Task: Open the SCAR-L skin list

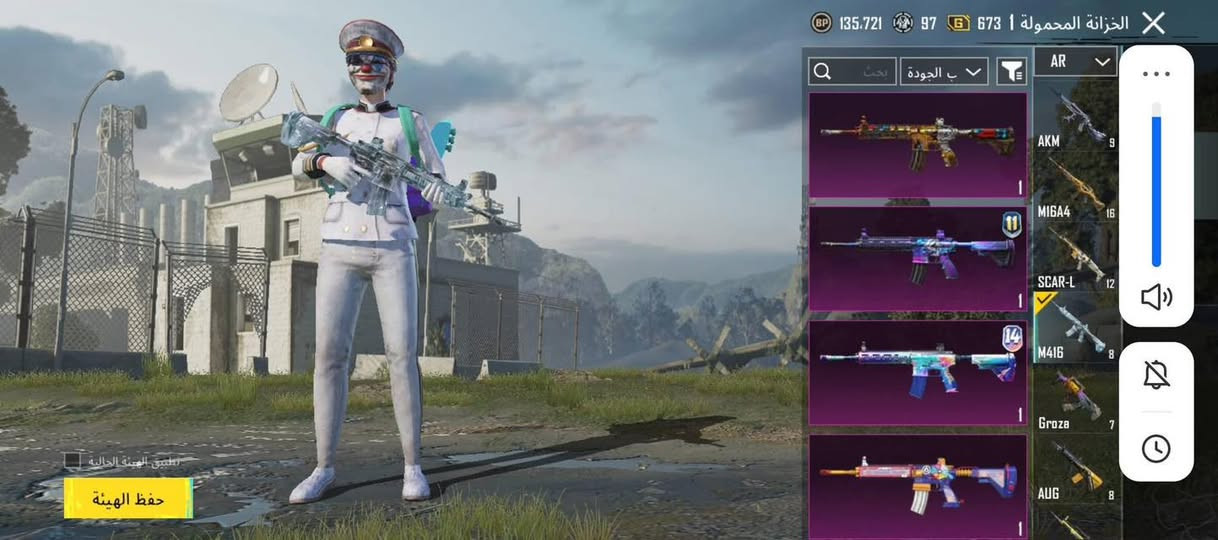Action: 1075,257
